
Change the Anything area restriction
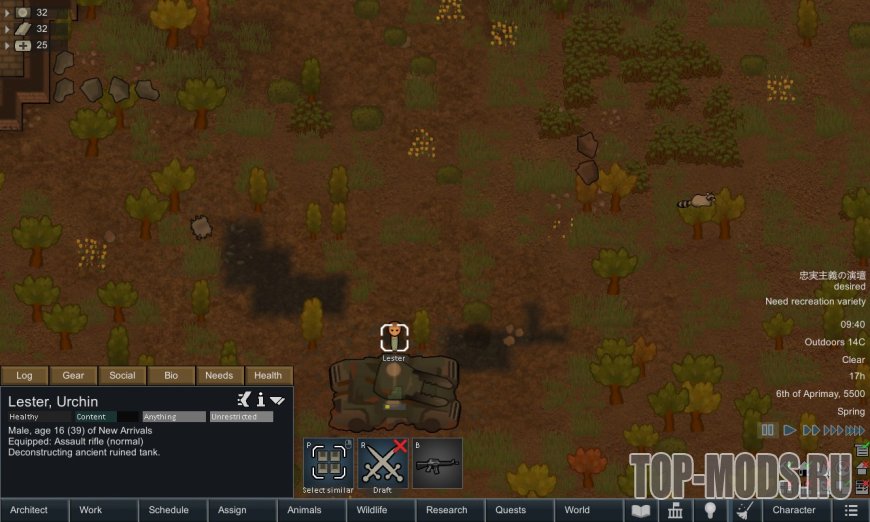[173, 417]
